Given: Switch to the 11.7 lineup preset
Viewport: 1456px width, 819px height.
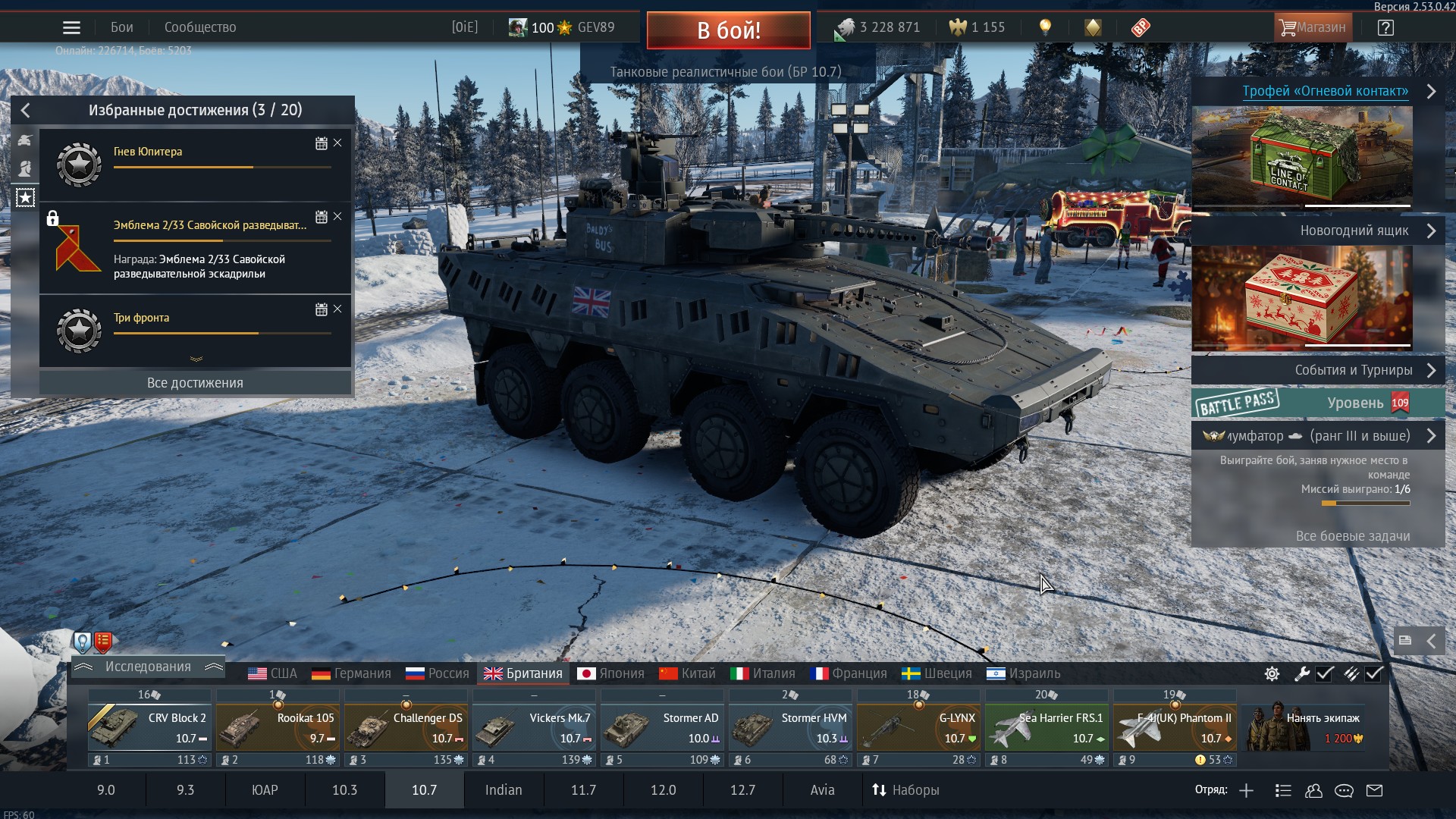Looking at the screenshot, I should click(583, 790).
